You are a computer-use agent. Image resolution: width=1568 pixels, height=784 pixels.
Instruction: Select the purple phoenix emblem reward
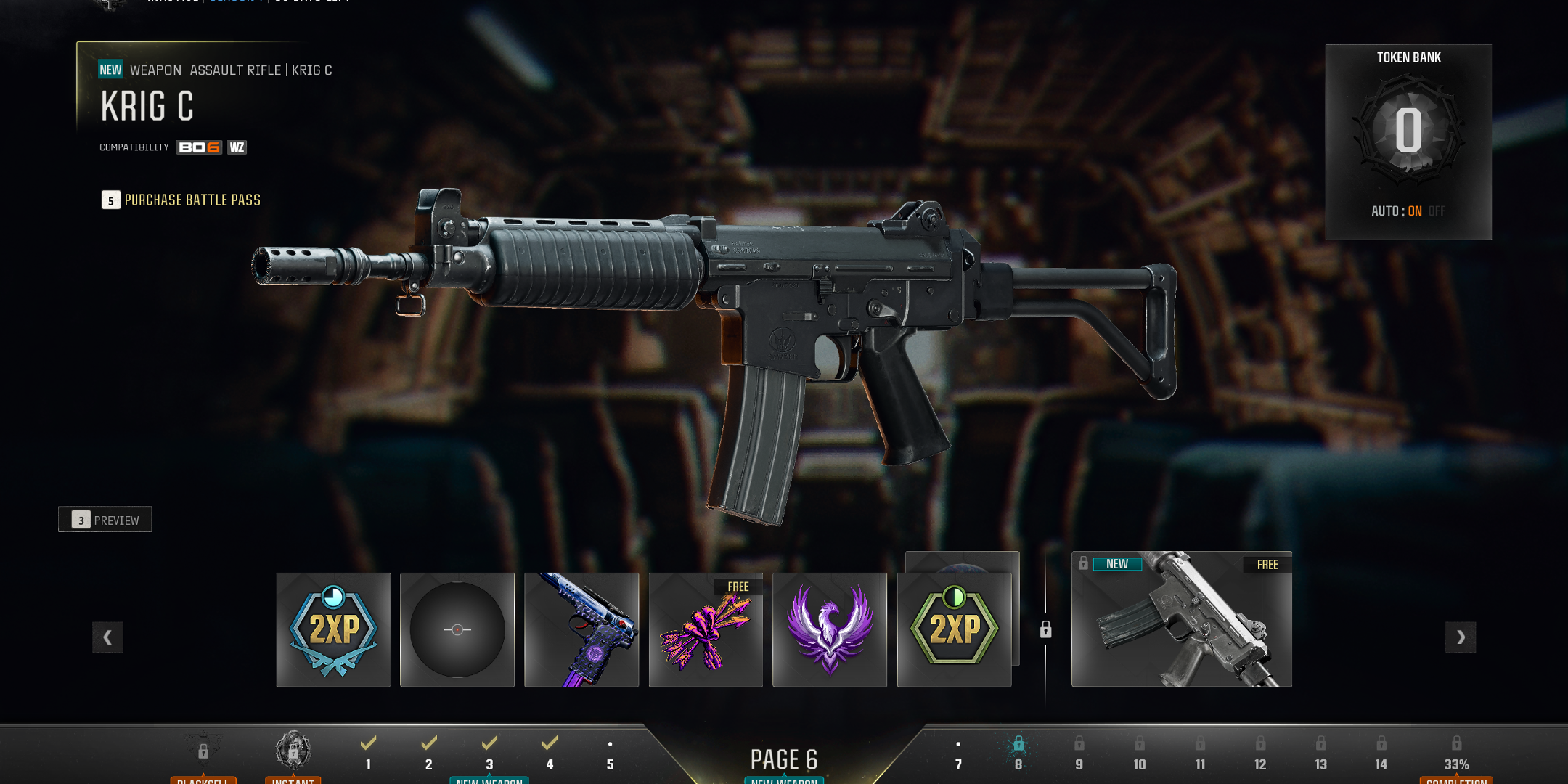coord(830,629)
